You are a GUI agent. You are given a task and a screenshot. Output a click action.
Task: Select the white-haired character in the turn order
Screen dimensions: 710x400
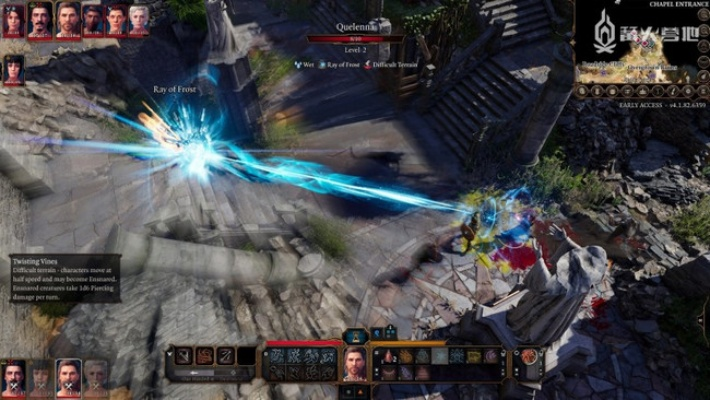139,19
